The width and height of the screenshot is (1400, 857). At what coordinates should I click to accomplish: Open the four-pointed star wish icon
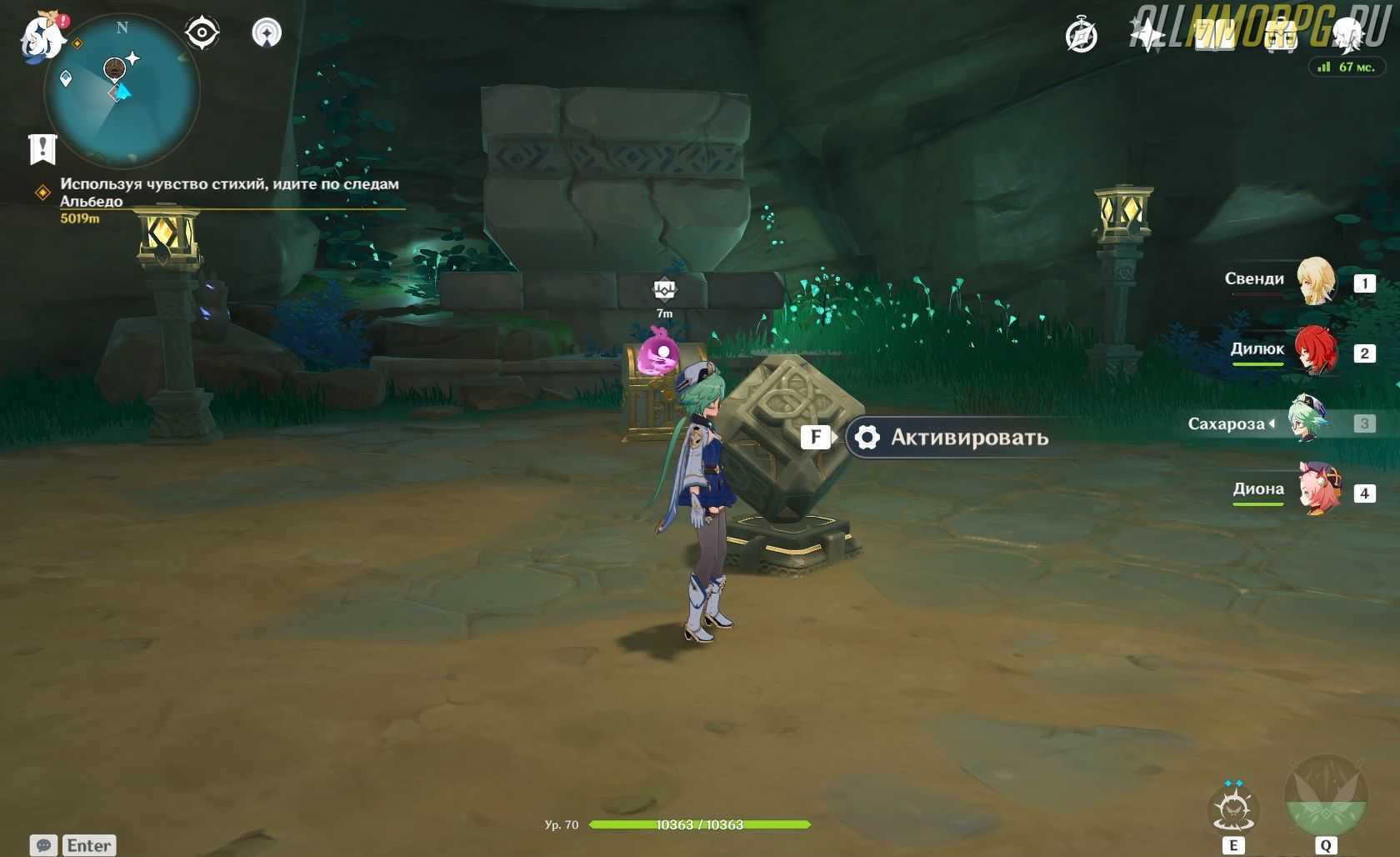pos(1147,35)
